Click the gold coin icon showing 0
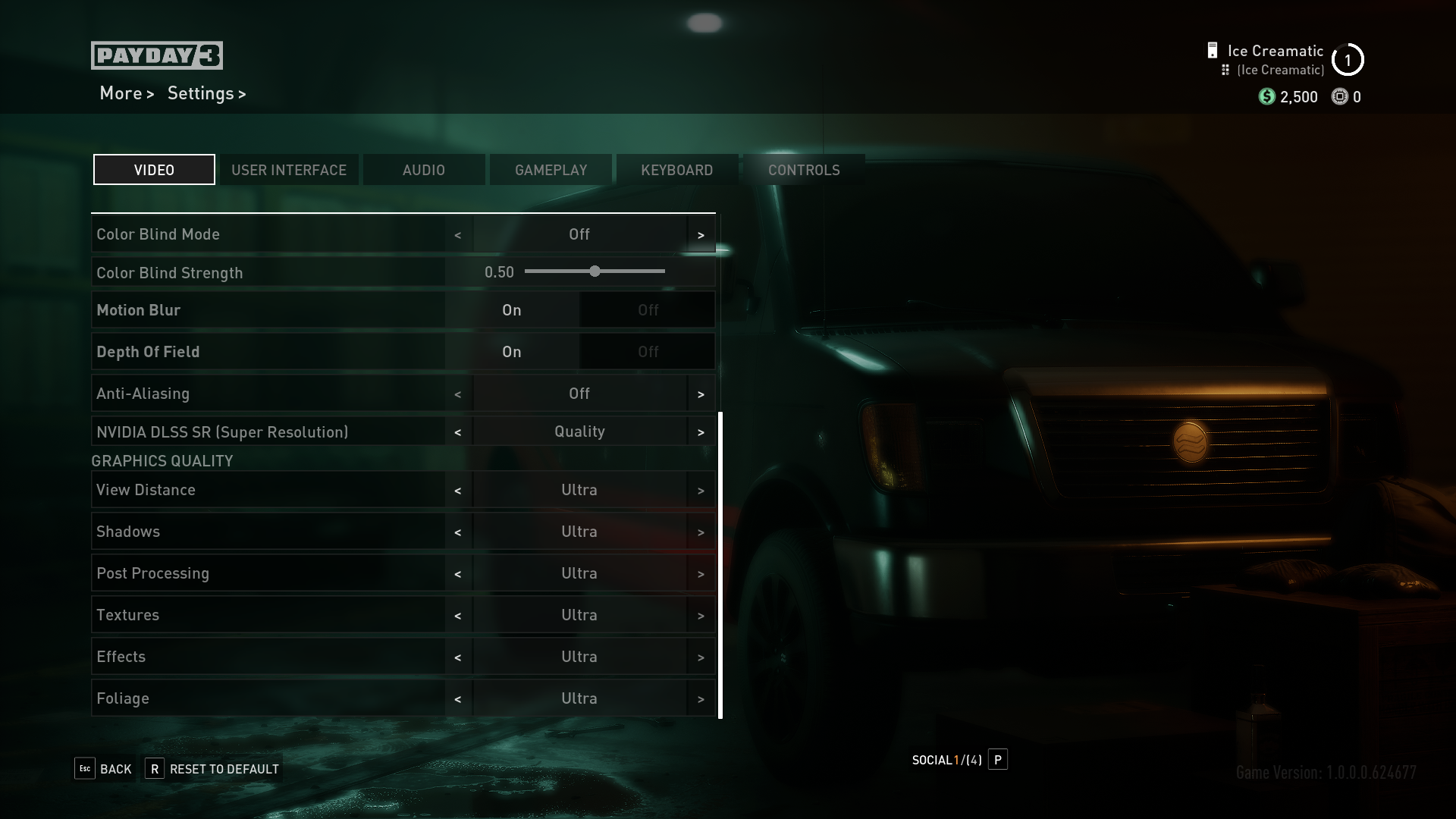Viewport: 1456px width, 819px height. (x=1338, y=96)
